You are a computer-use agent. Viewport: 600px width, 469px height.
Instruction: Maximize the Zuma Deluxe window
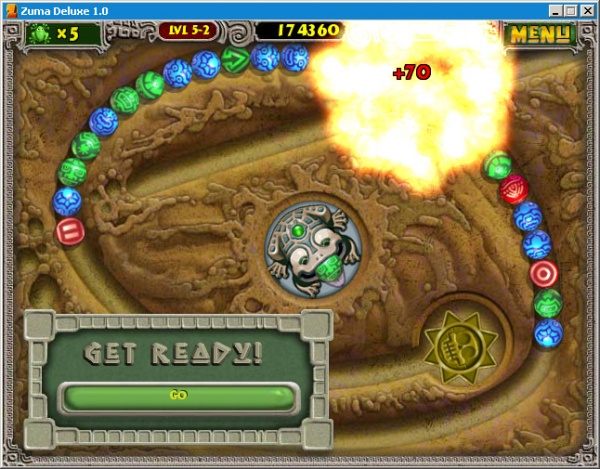pyautogui.click(x=571, y=10)
